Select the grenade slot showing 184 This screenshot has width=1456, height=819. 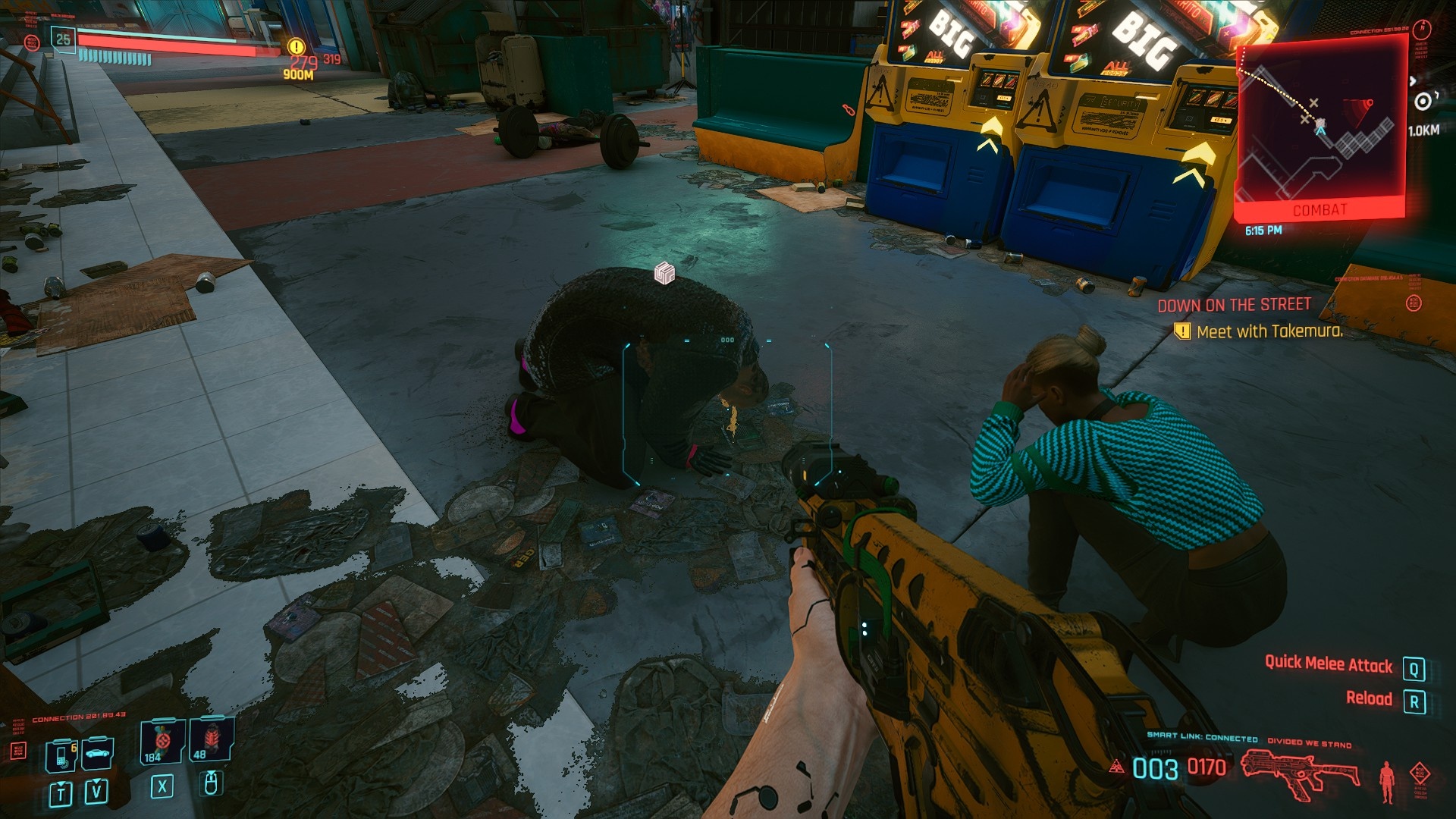pyautogui.click(x=162, y=742)
